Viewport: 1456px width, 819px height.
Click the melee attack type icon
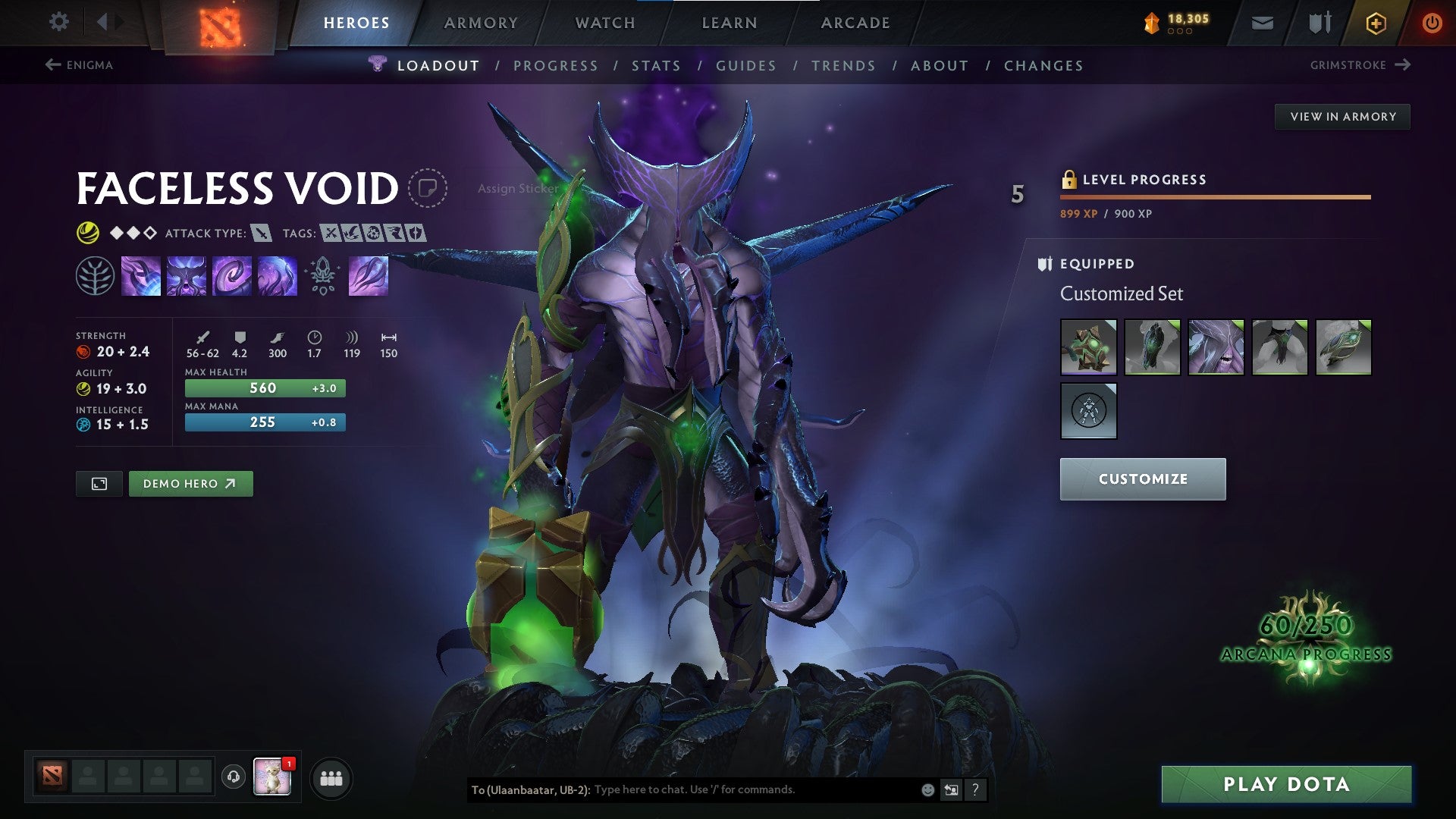coord(262,234)
